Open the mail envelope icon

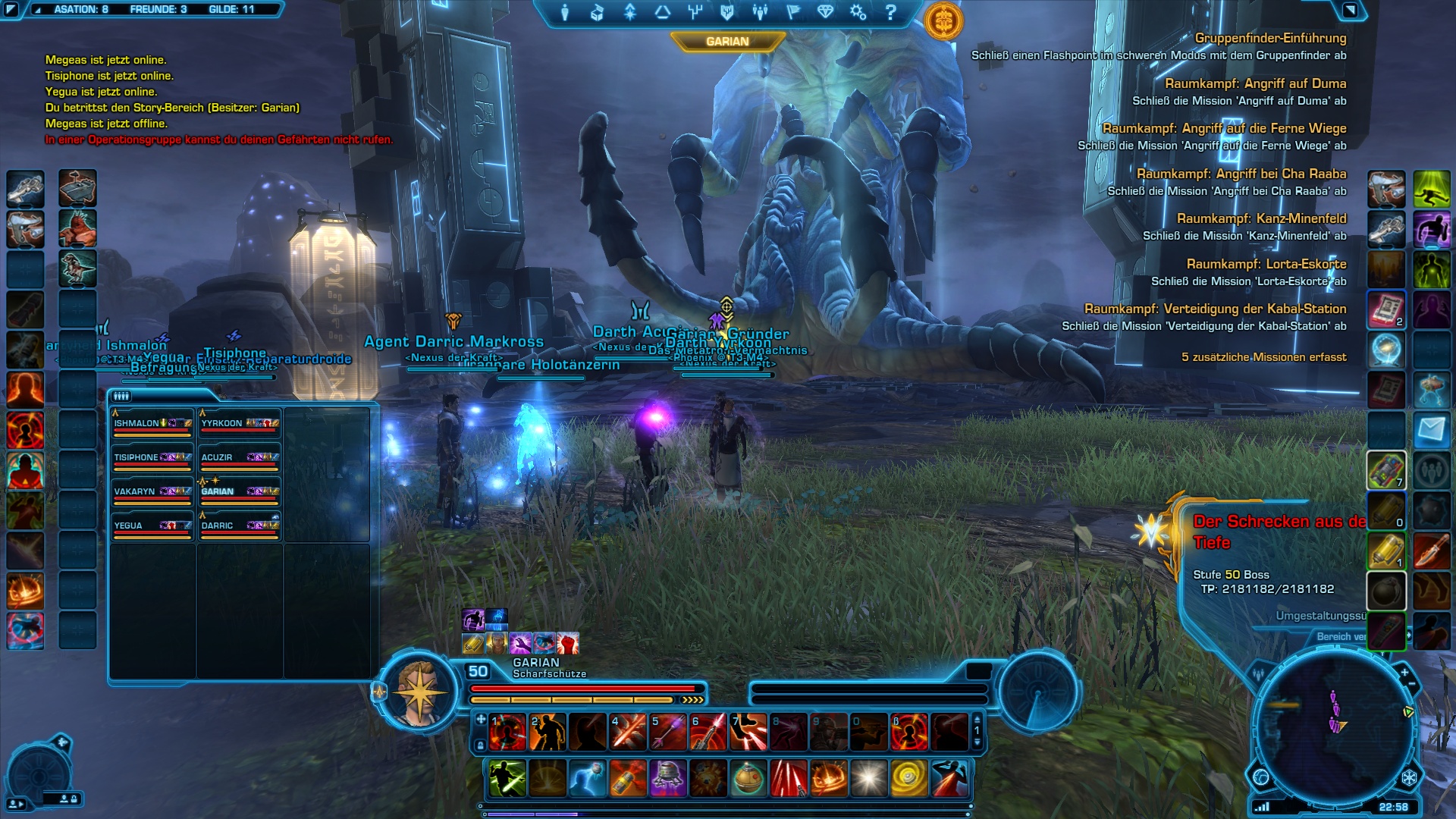(1431, 431)
